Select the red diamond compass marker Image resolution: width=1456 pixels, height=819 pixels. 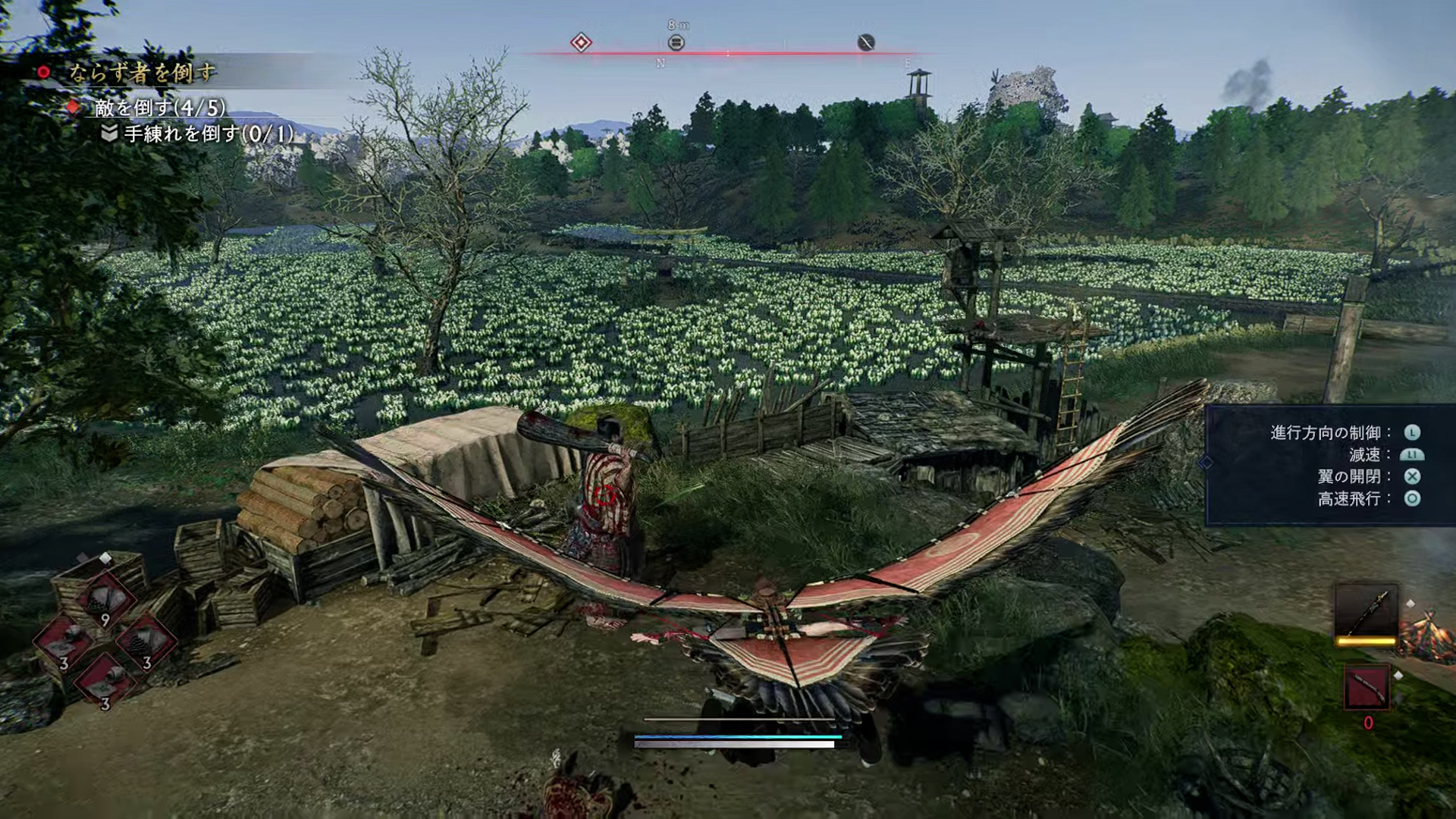click(581, 42)
